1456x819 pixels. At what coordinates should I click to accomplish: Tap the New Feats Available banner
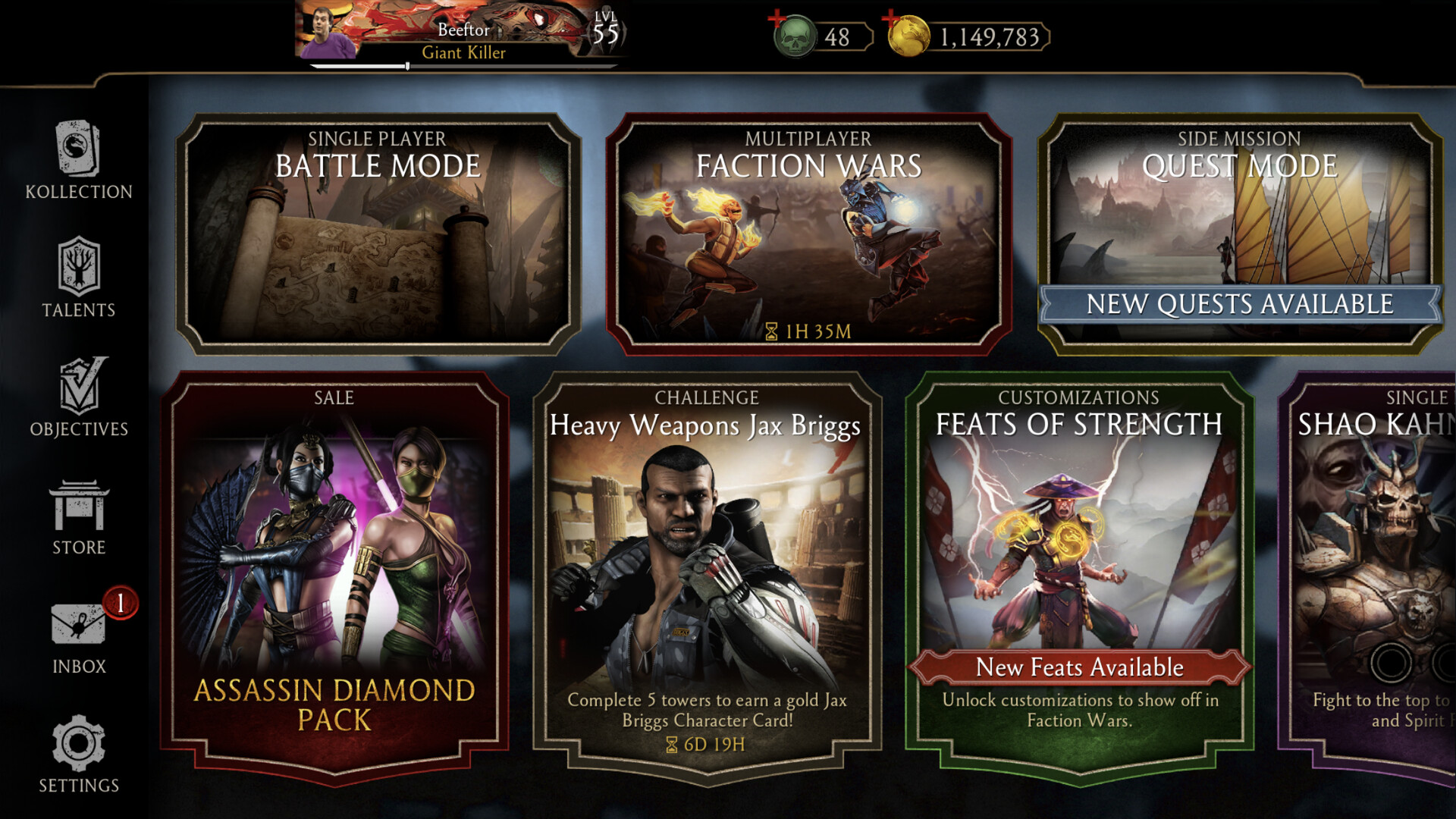1078,667
